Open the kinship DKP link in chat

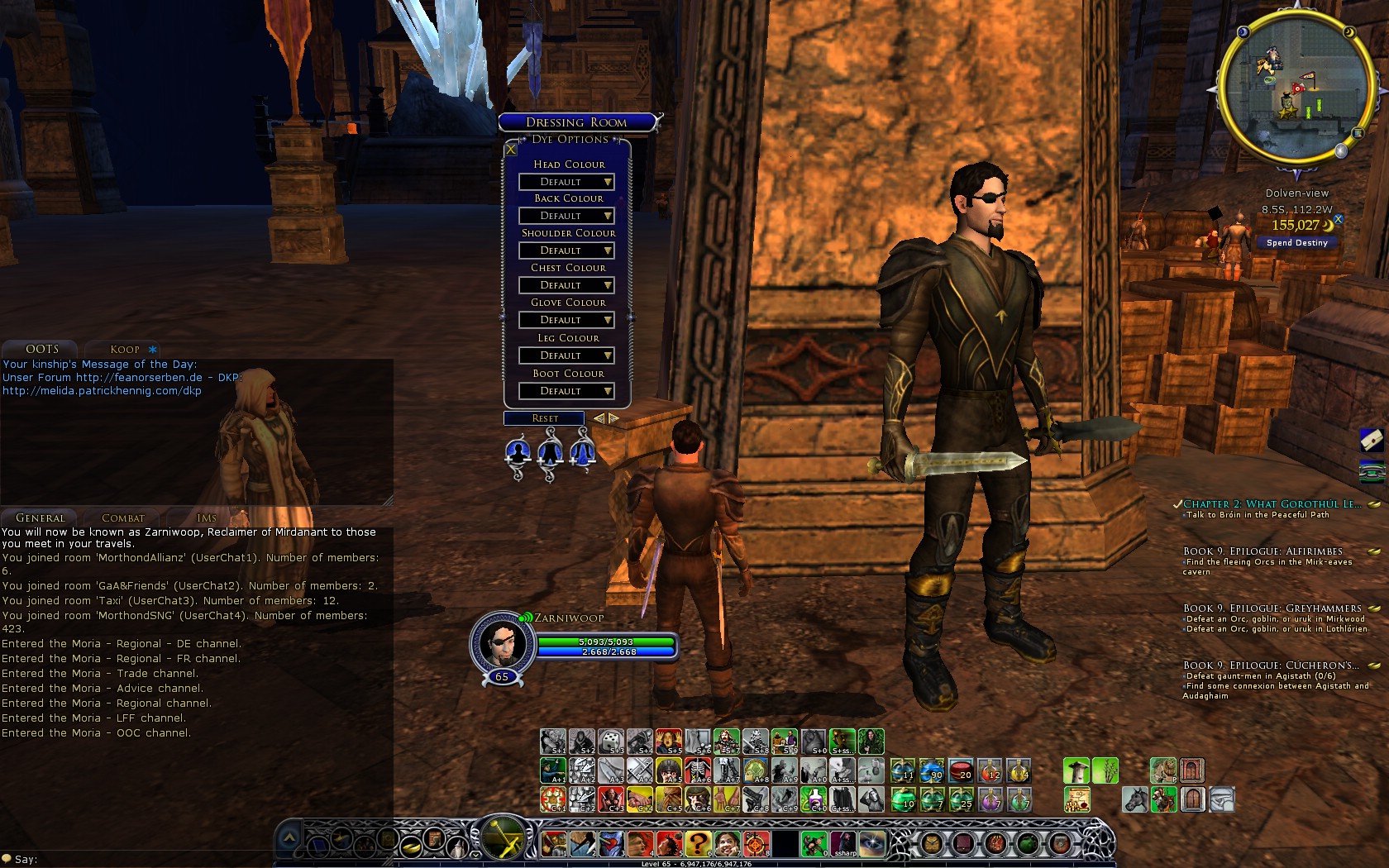[x=102, y=391]
